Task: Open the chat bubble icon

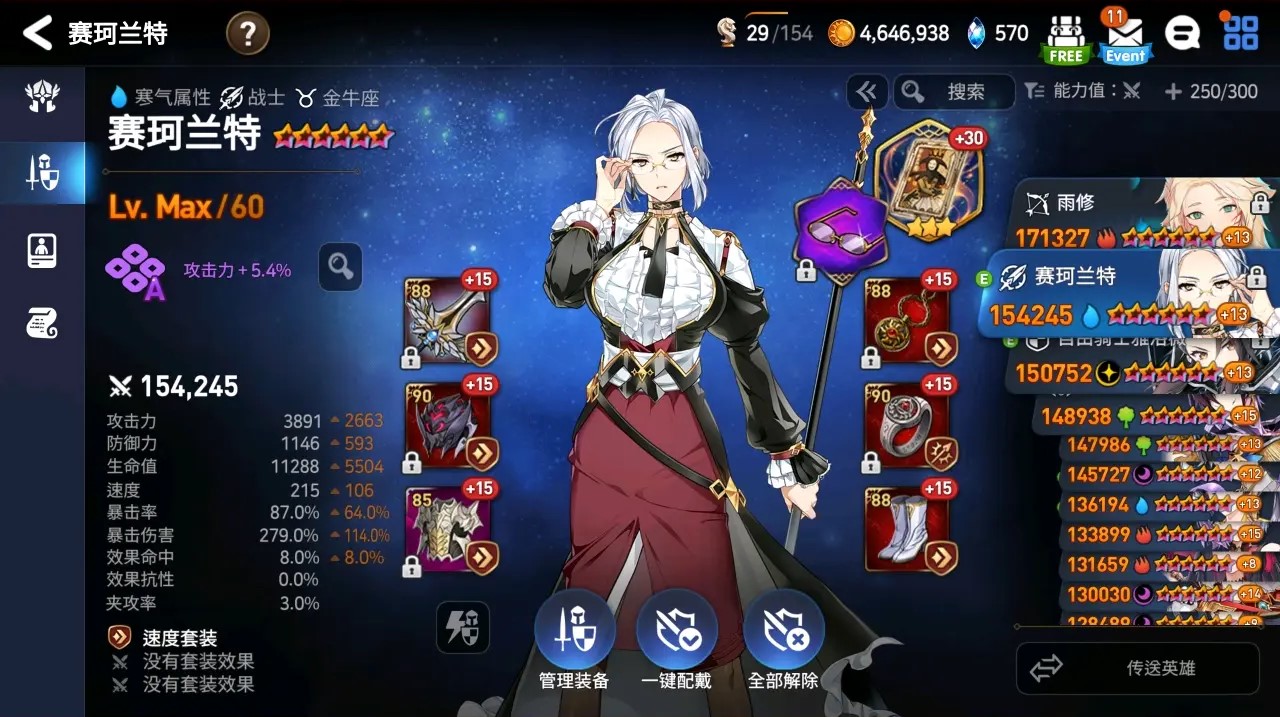Action: pos(1182,34)
